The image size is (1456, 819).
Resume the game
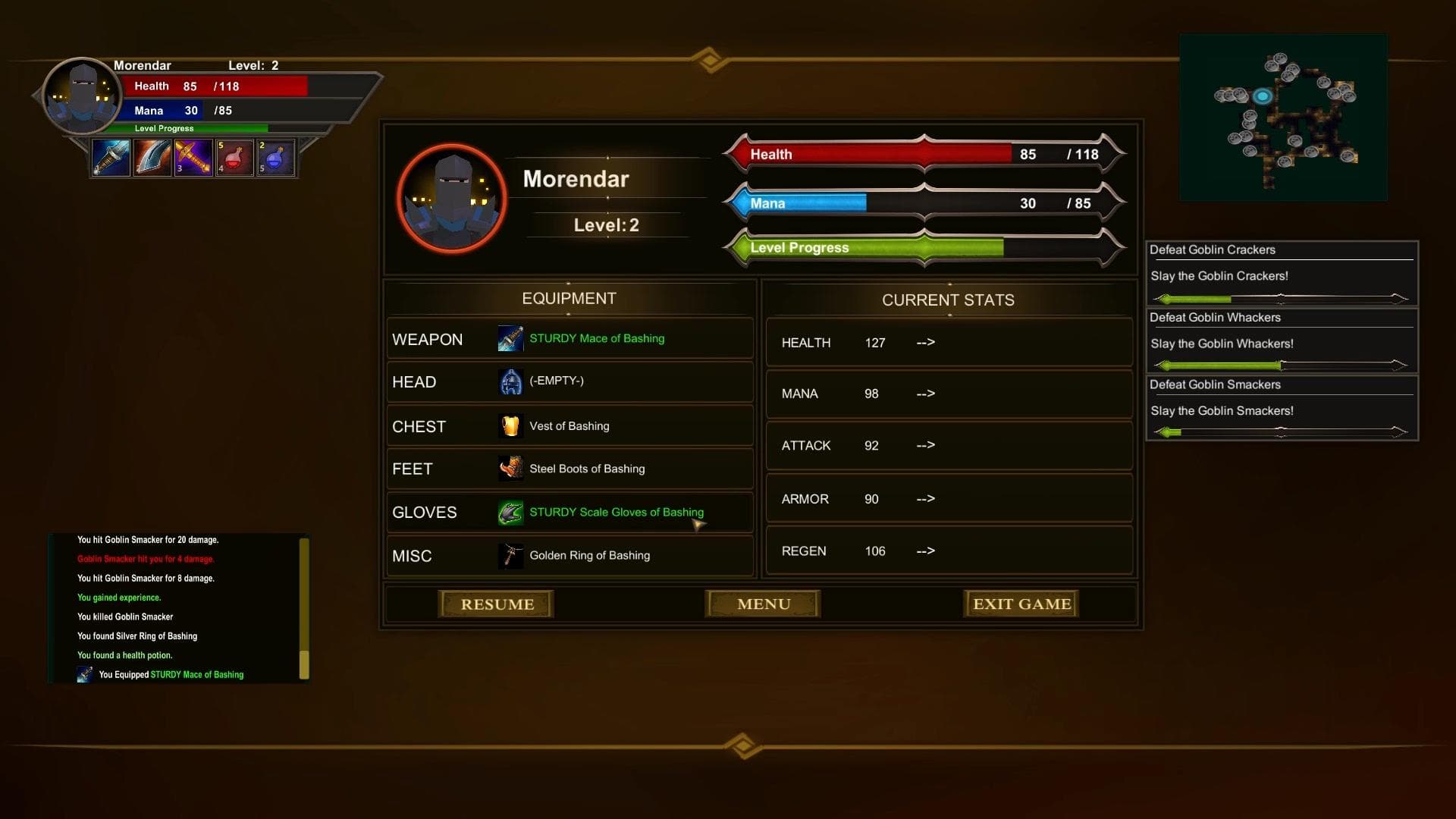(497, 604)
